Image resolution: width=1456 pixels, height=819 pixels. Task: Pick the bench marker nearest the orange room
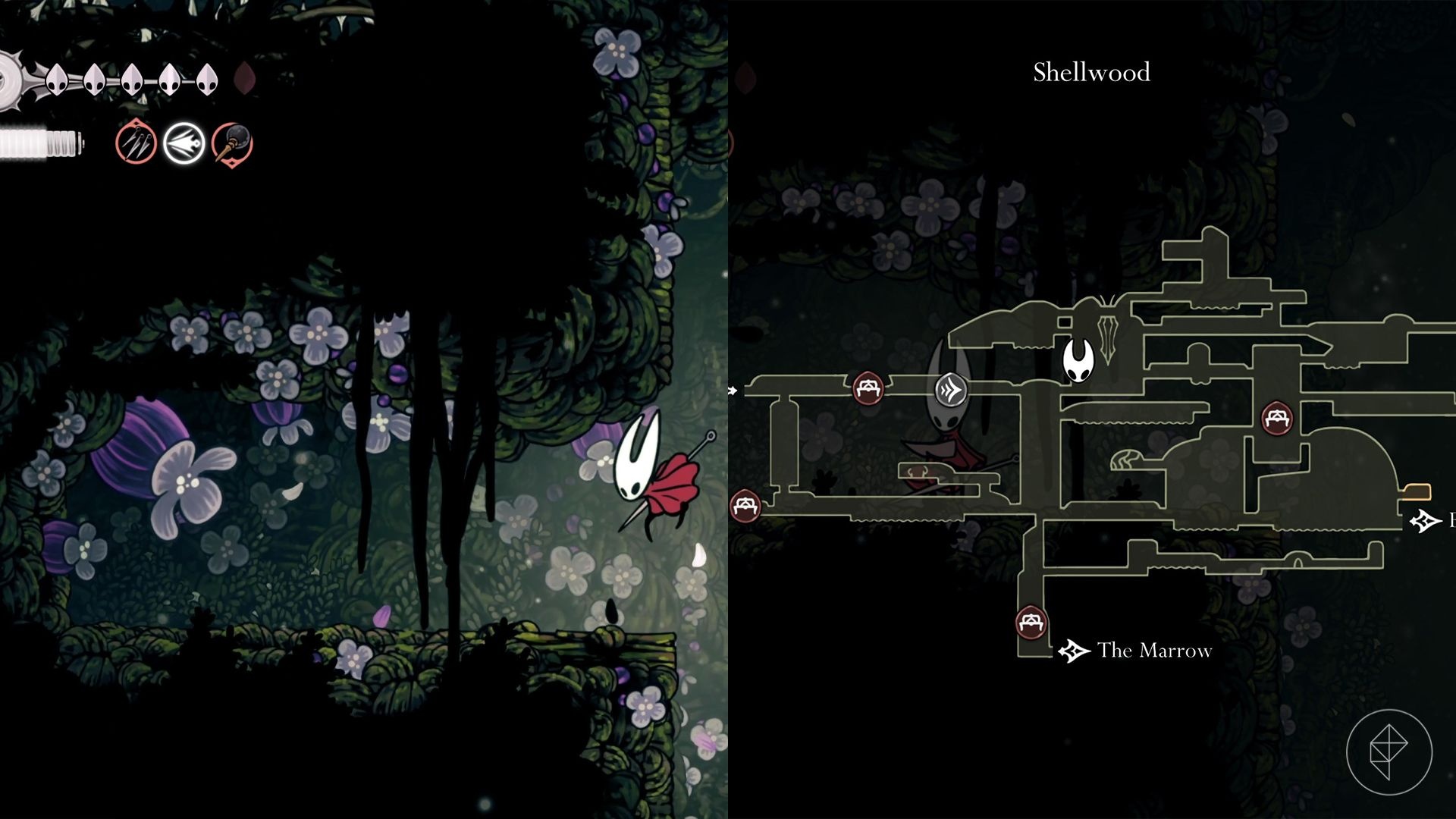point(1277,418)
